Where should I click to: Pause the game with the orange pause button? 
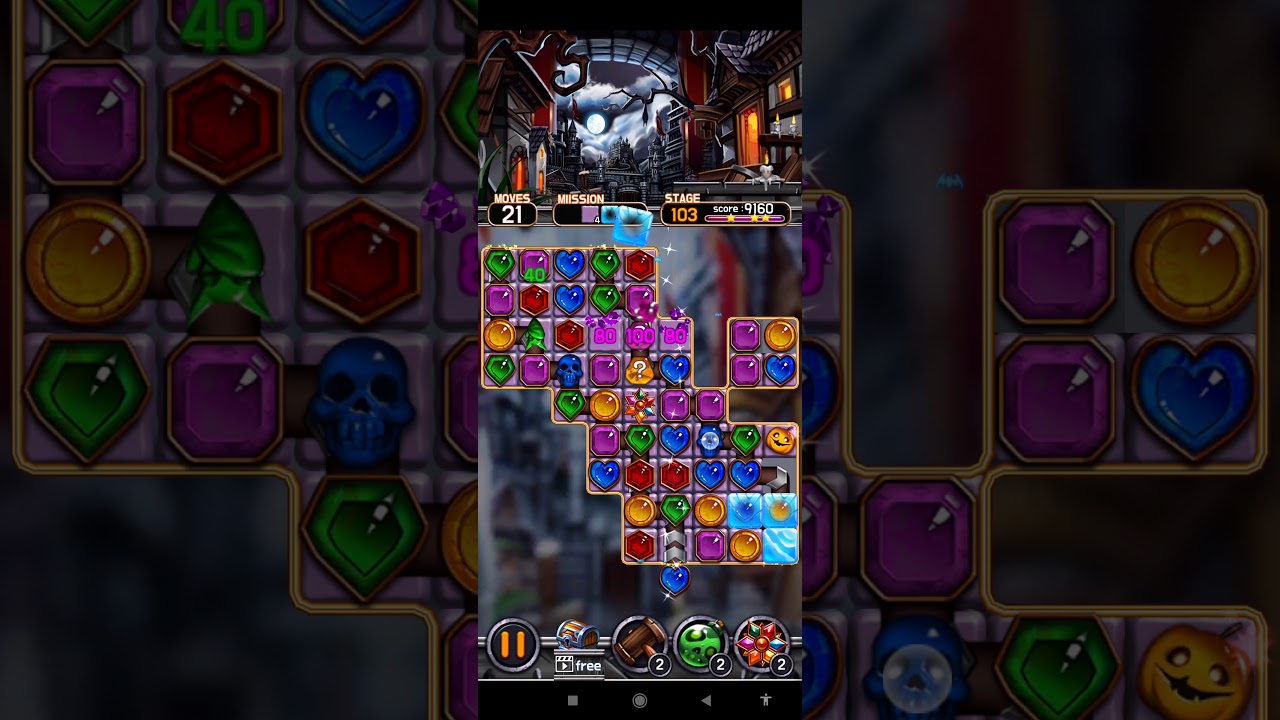coord(512,645)
